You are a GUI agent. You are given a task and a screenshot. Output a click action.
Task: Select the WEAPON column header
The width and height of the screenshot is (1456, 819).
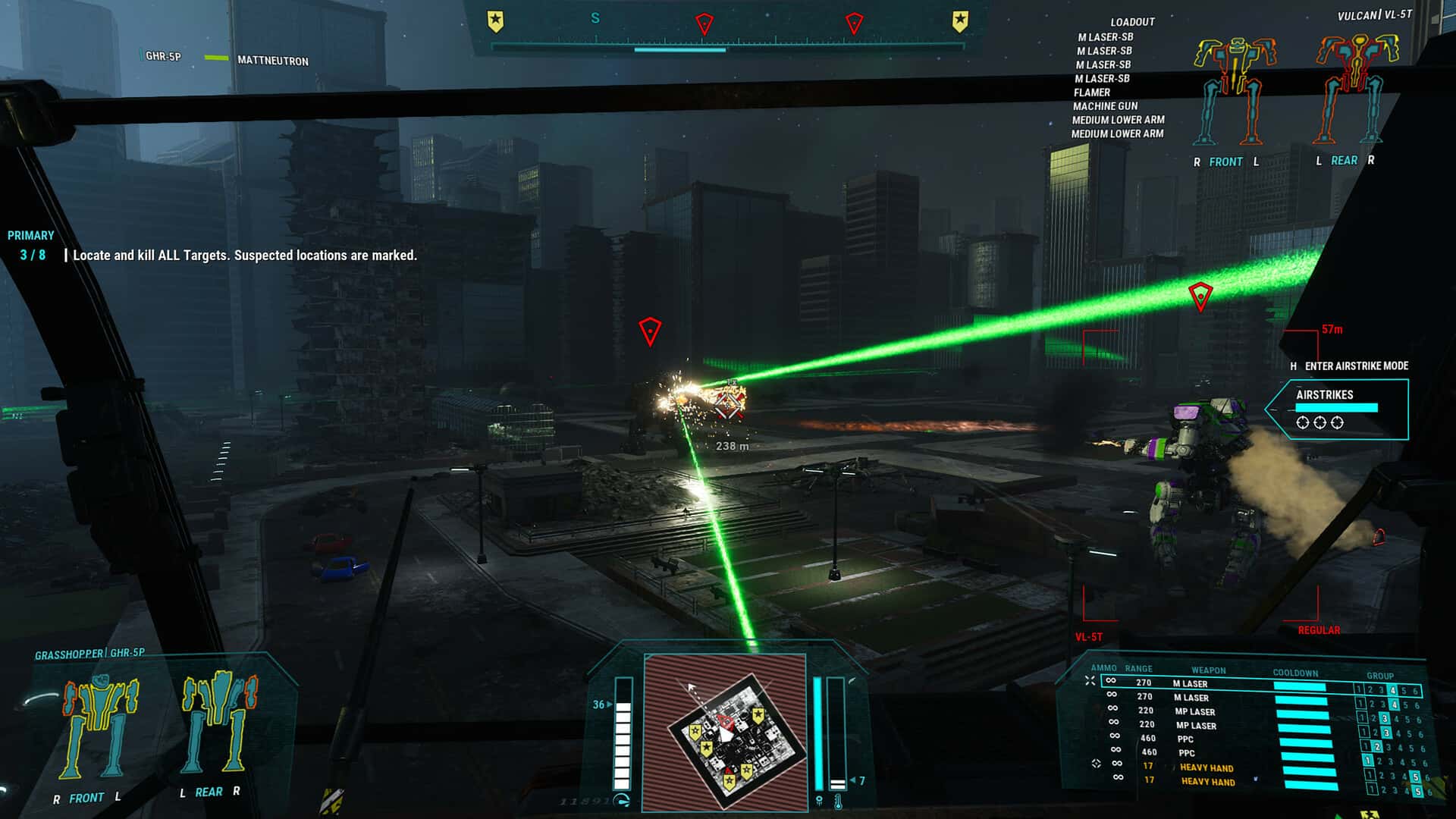(x=1209, y=669)
